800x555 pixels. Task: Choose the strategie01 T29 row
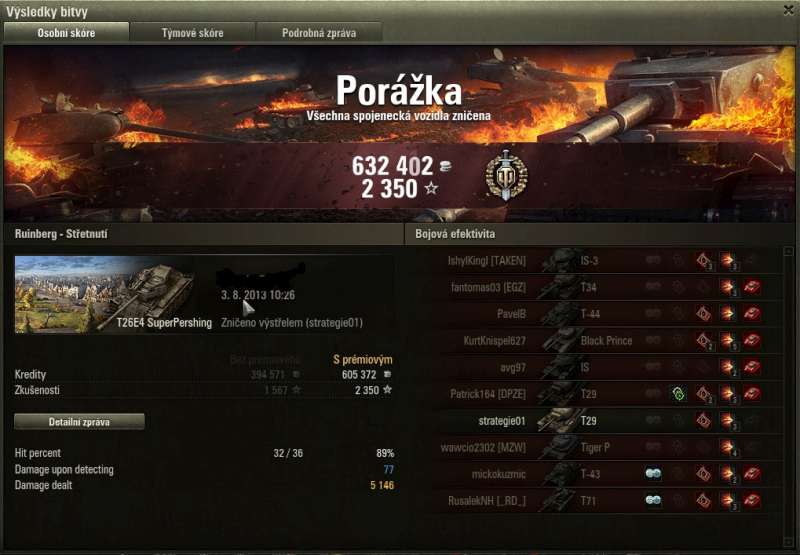(600, 420)
